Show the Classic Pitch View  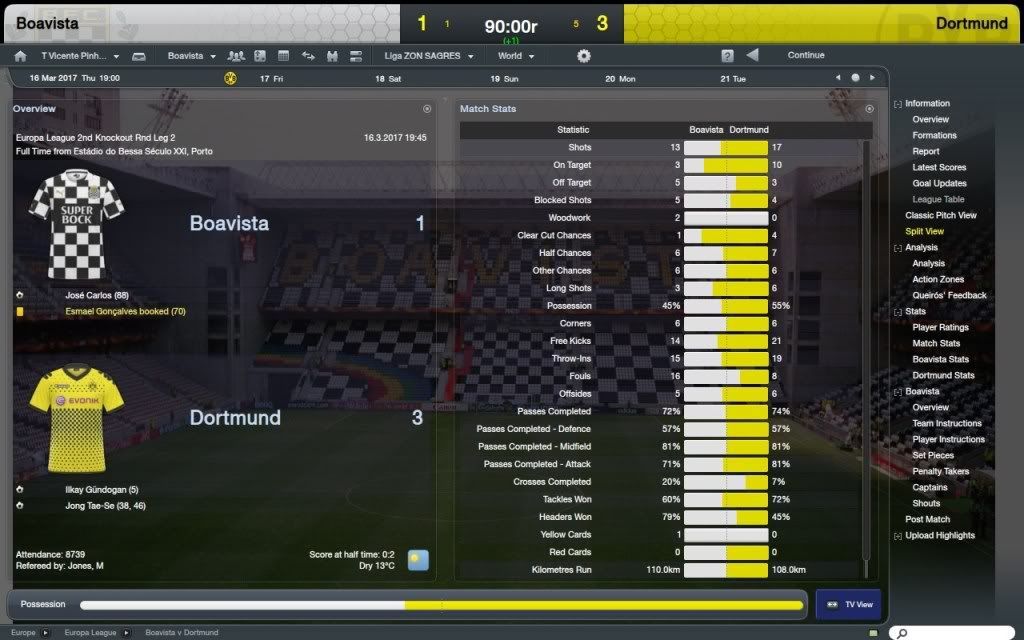pyautogui.click(x=940, y=216)
